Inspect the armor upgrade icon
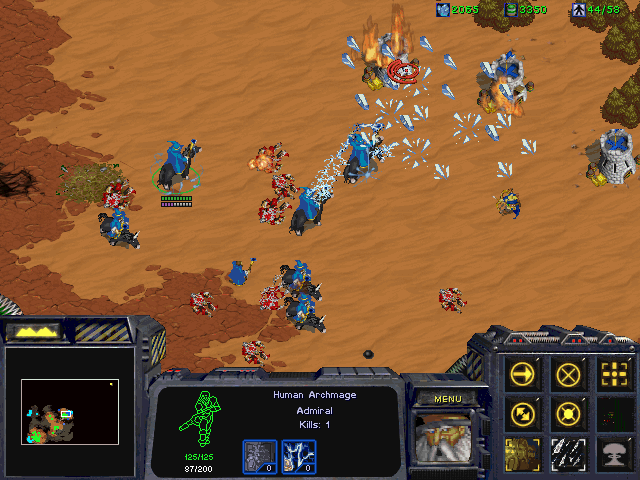Viewport: 640px width, 480px height. click(x=259, y=456)
